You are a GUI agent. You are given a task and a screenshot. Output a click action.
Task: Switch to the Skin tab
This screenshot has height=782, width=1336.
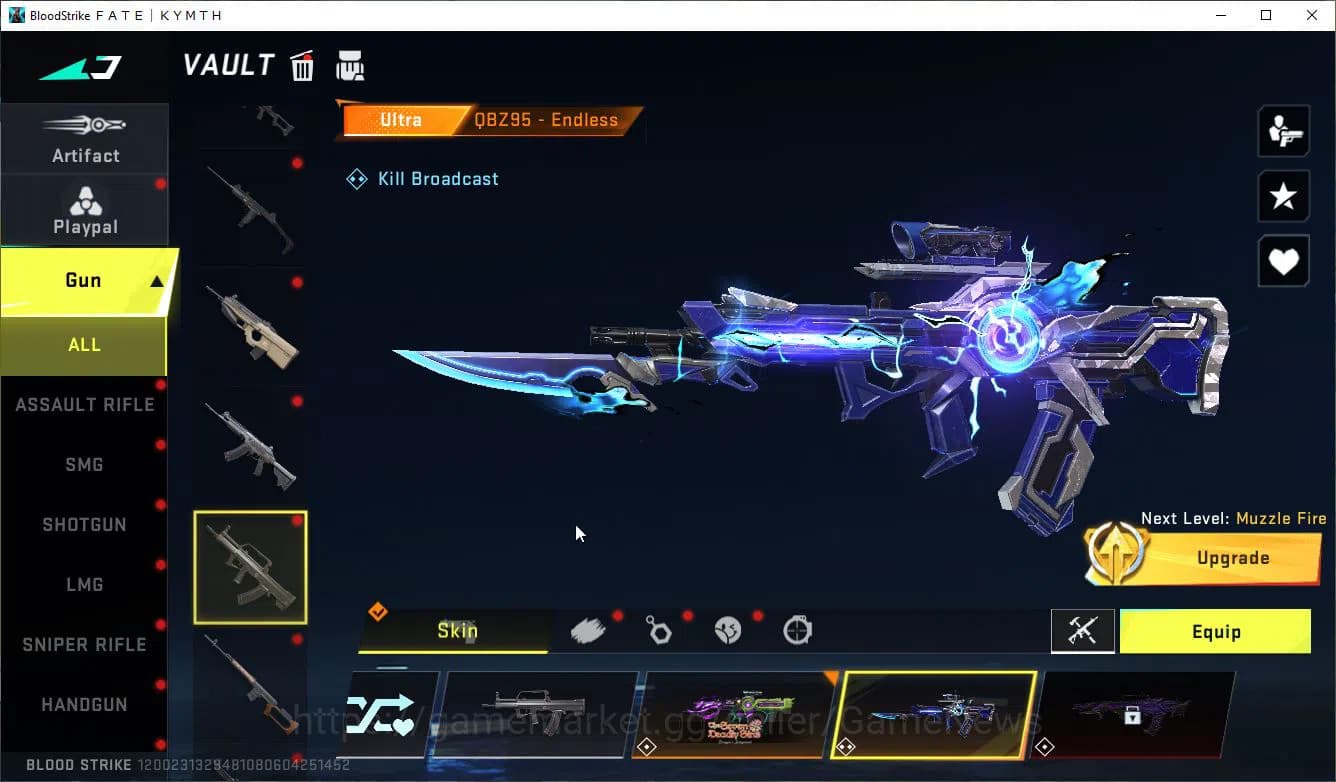pos(455,631)
